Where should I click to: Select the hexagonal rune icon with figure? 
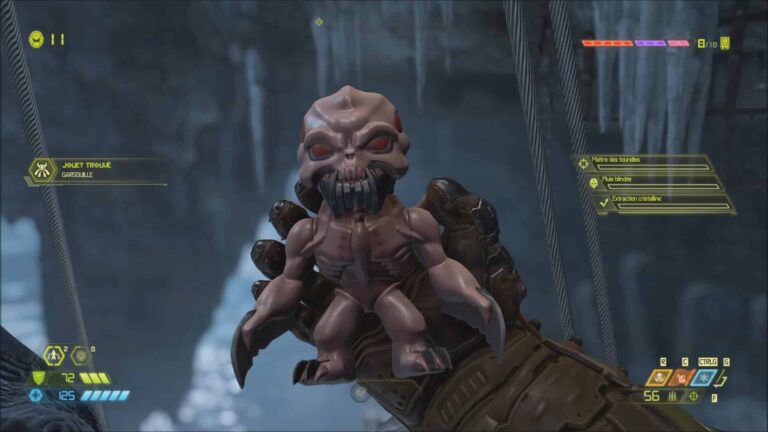coord(53,356)
